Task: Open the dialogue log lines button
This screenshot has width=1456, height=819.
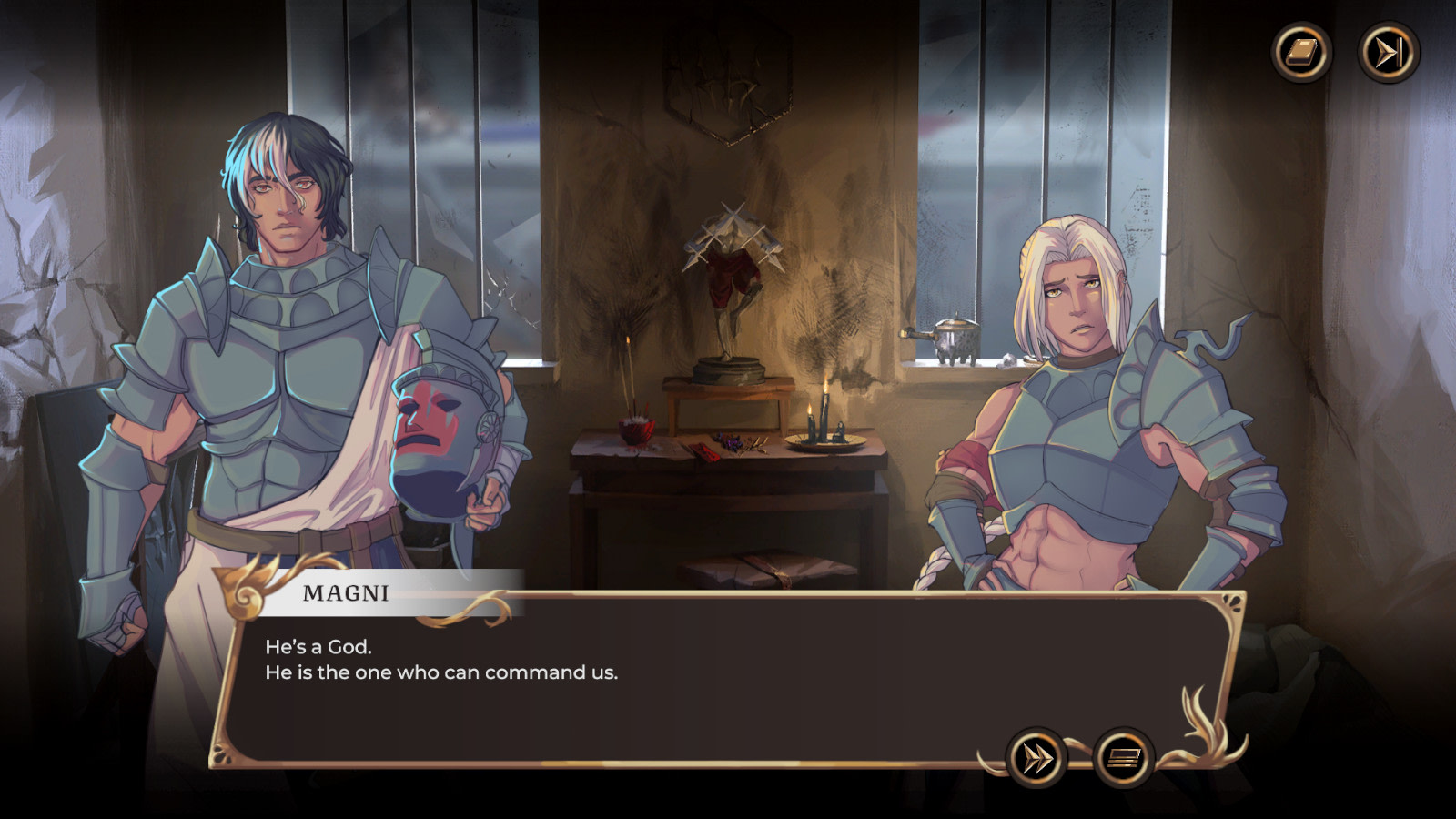Action: 1124,757
